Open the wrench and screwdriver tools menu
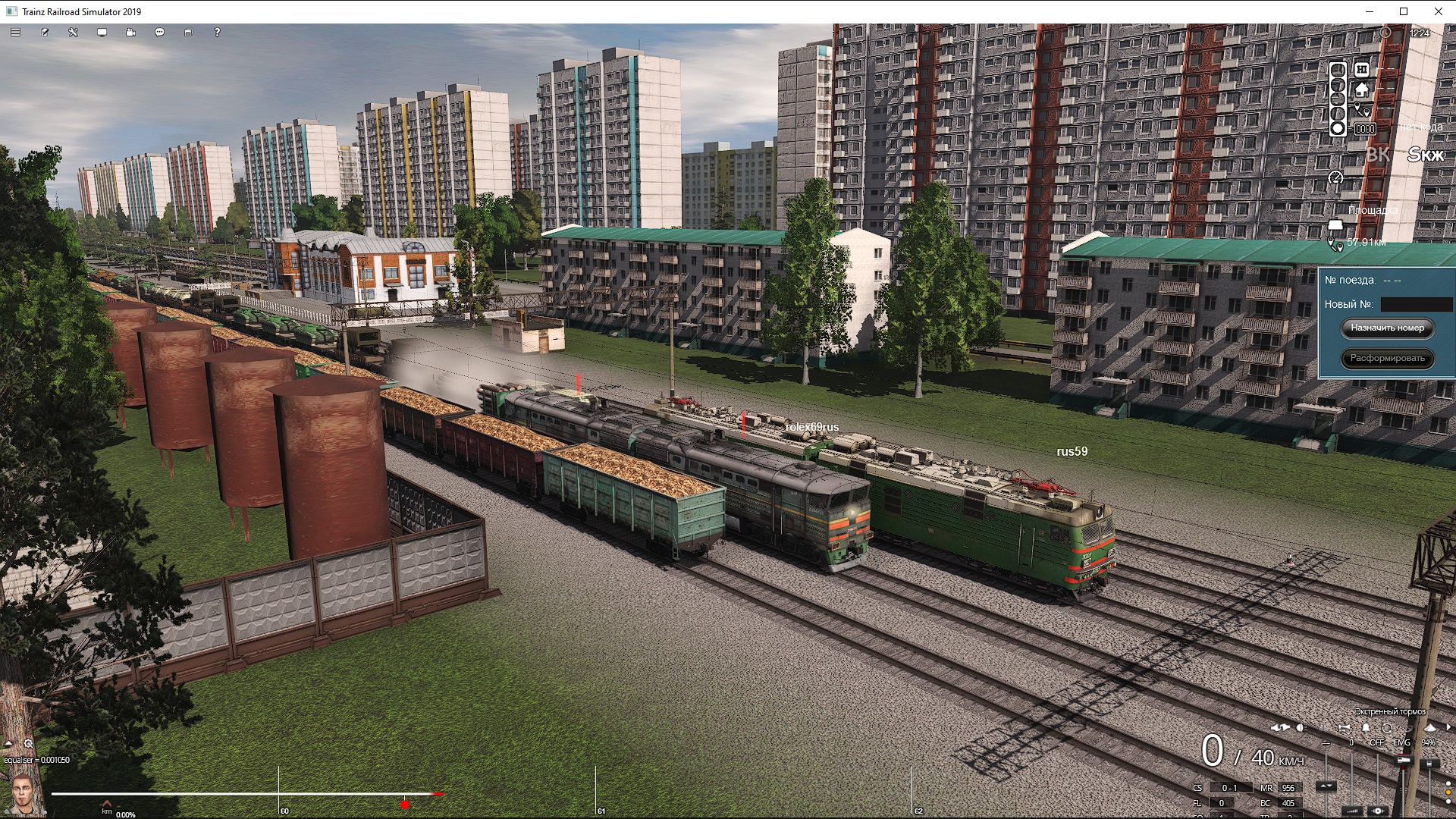 (x=74, y=33)
